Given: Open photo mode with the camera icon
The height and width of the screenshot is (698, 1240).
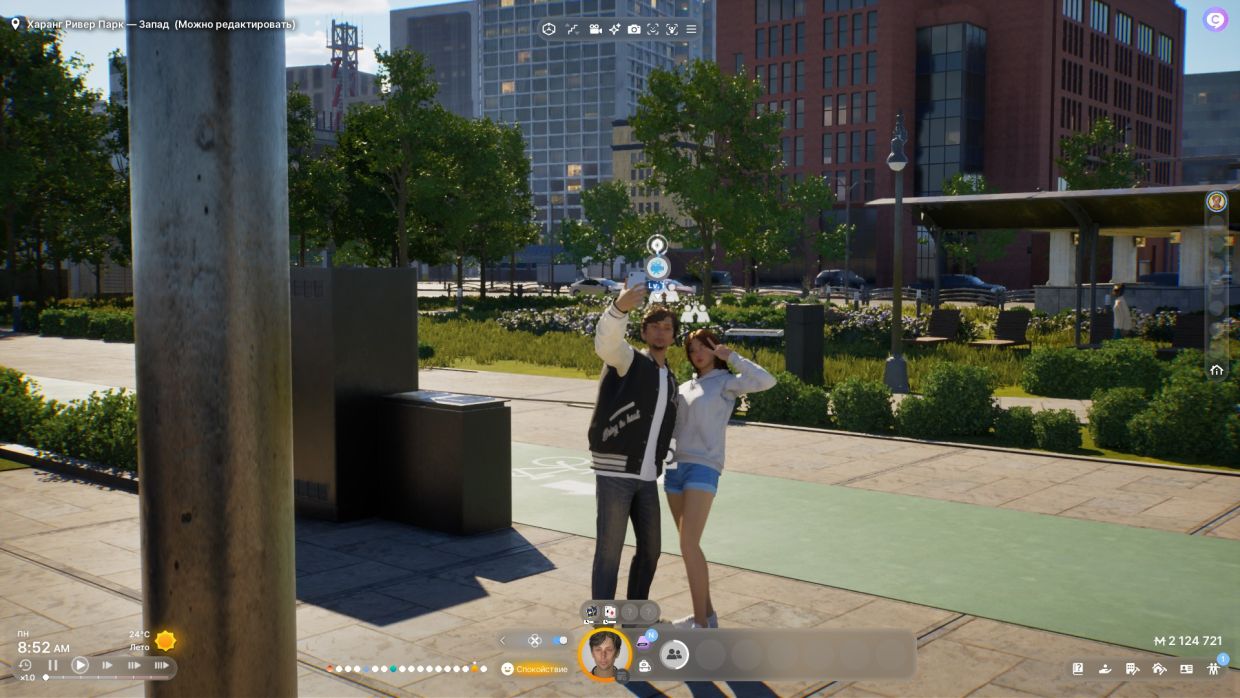Looking at the screenshot, I should 634,29.
